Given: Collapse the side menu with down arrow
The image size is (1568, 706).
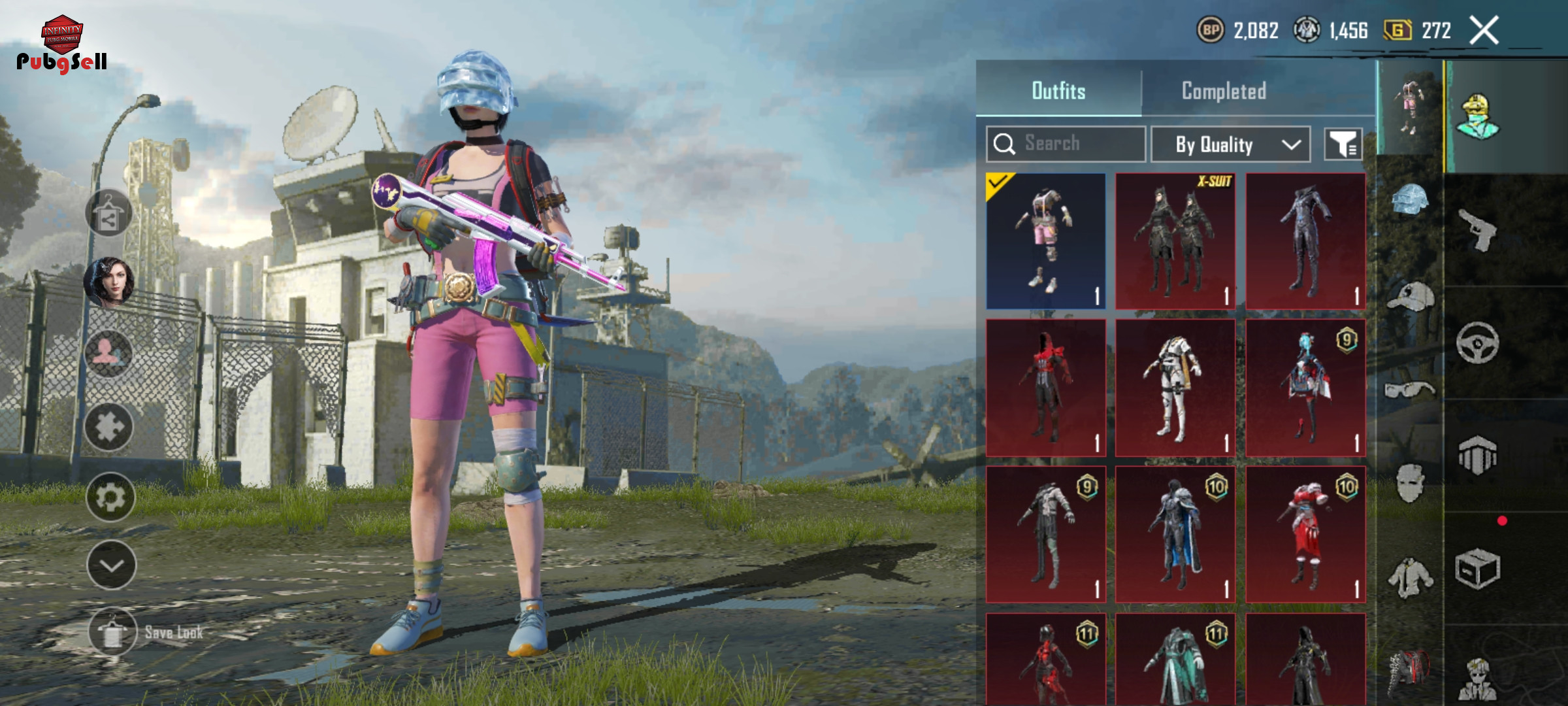Looking at the screenshot, I should (x=111, y=565).
